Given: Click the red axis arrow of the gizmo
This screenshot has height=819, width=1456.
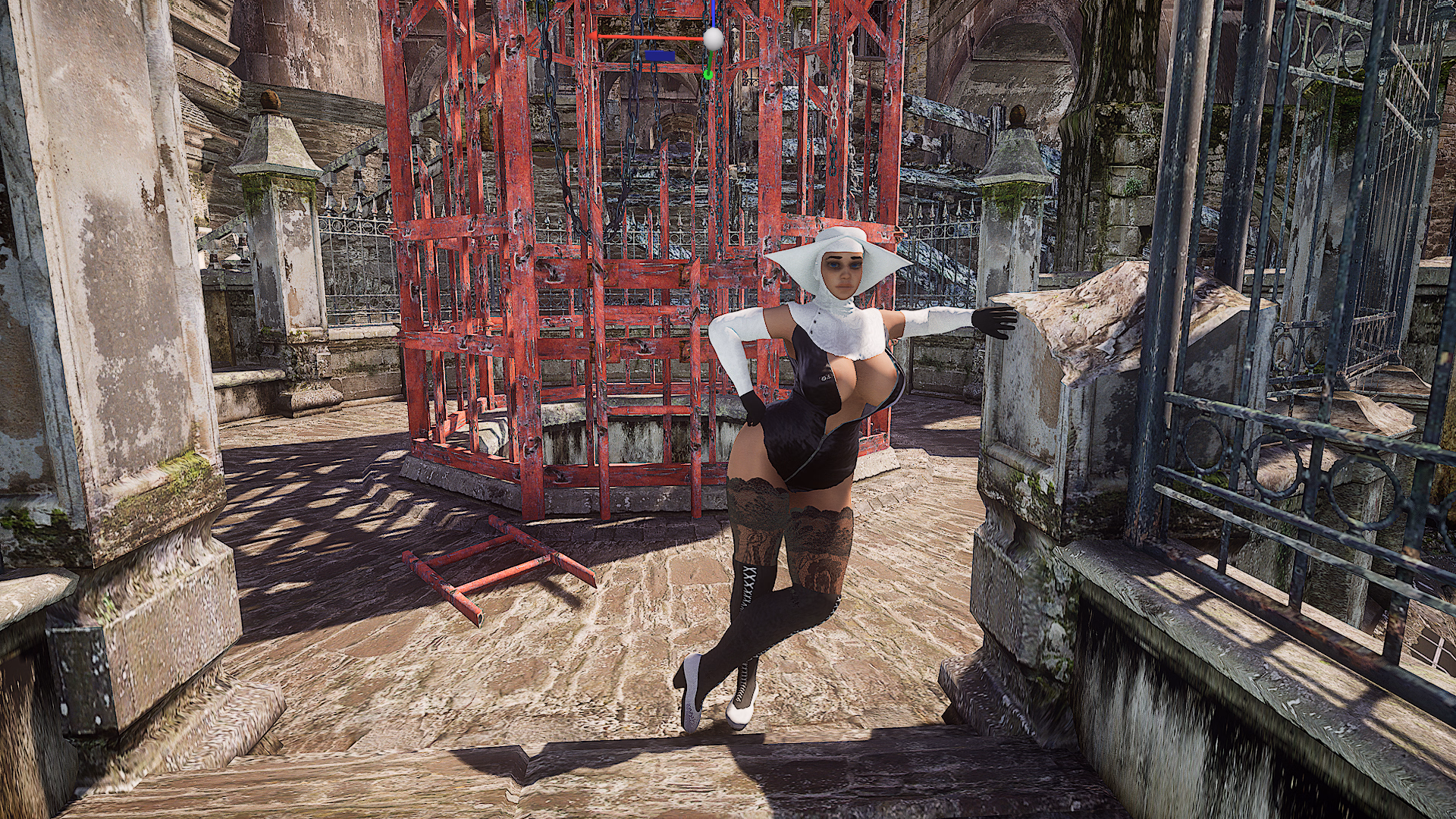Looking at the screenshot, I should [x=595, y=36].
